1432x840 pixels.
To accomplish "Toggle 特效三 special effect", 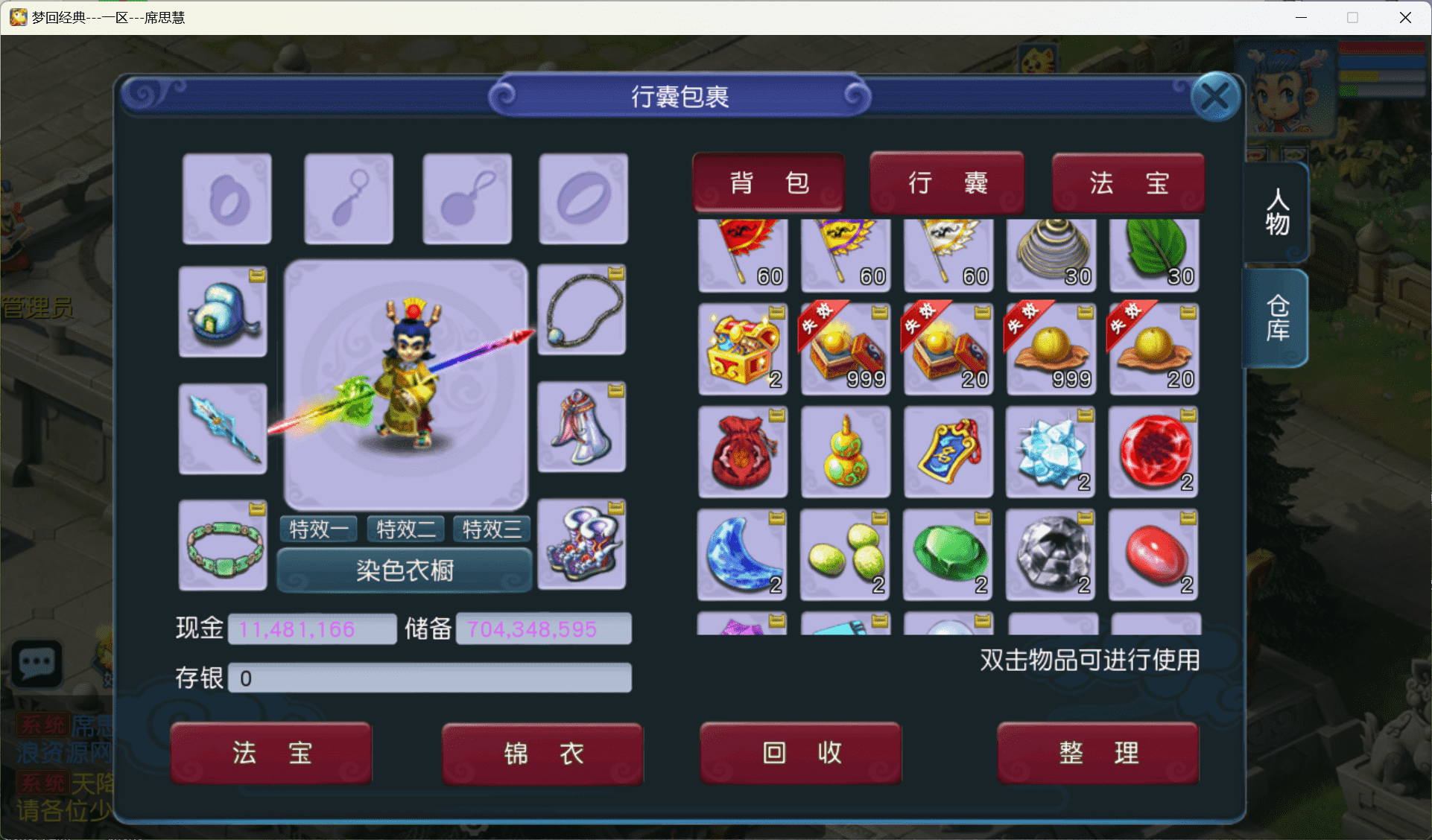I will [491, 529].
